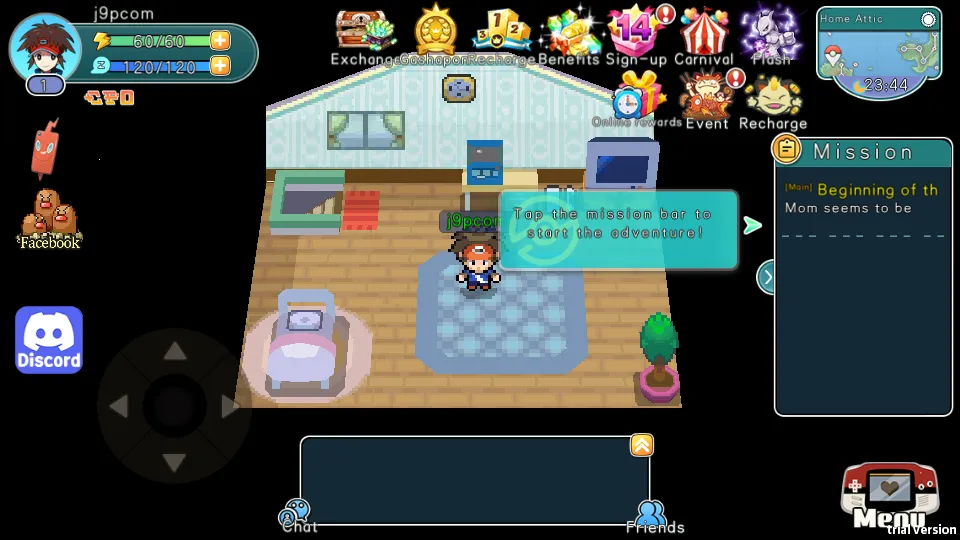Open the Meowth Recharge icon
Viewport: 960px width, 540px height.
click(772, 97)
